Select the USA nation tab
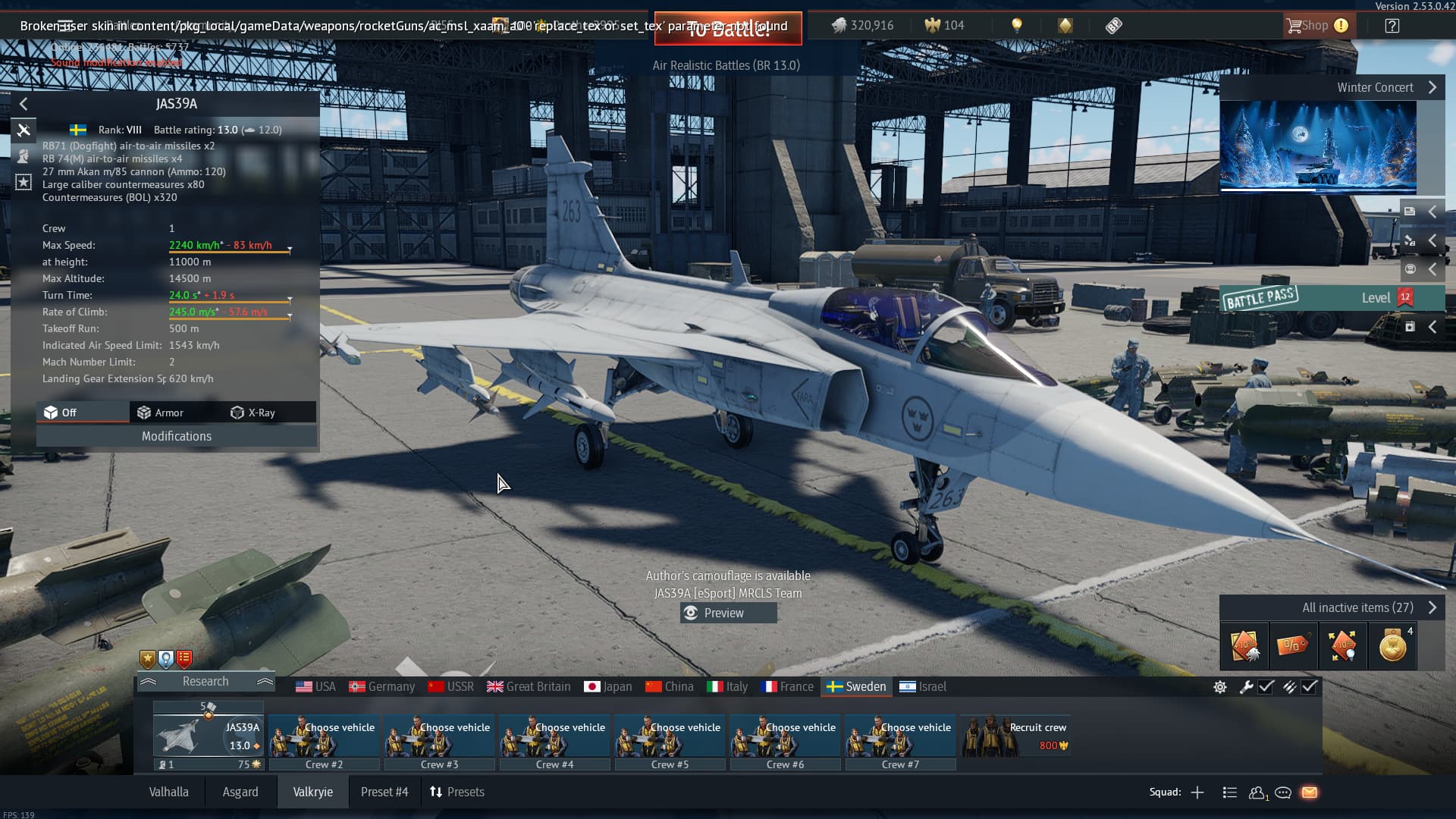 coord(315,686)
